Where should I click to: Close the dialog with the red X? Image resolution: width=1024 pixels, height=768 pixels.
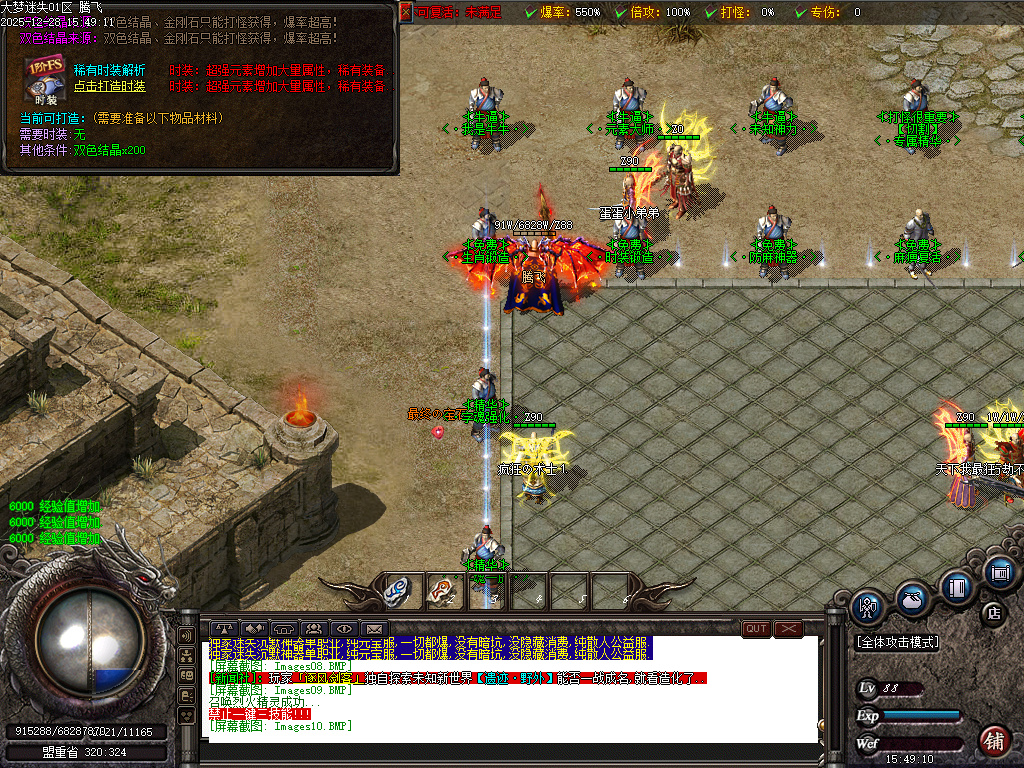[406, 12]
